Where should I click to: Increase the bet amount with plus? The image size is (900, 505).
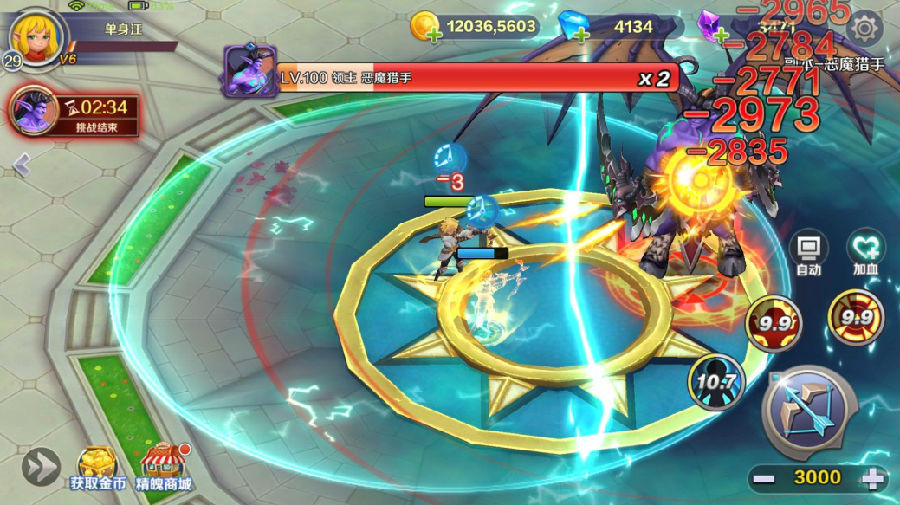[x=873, y=477]
